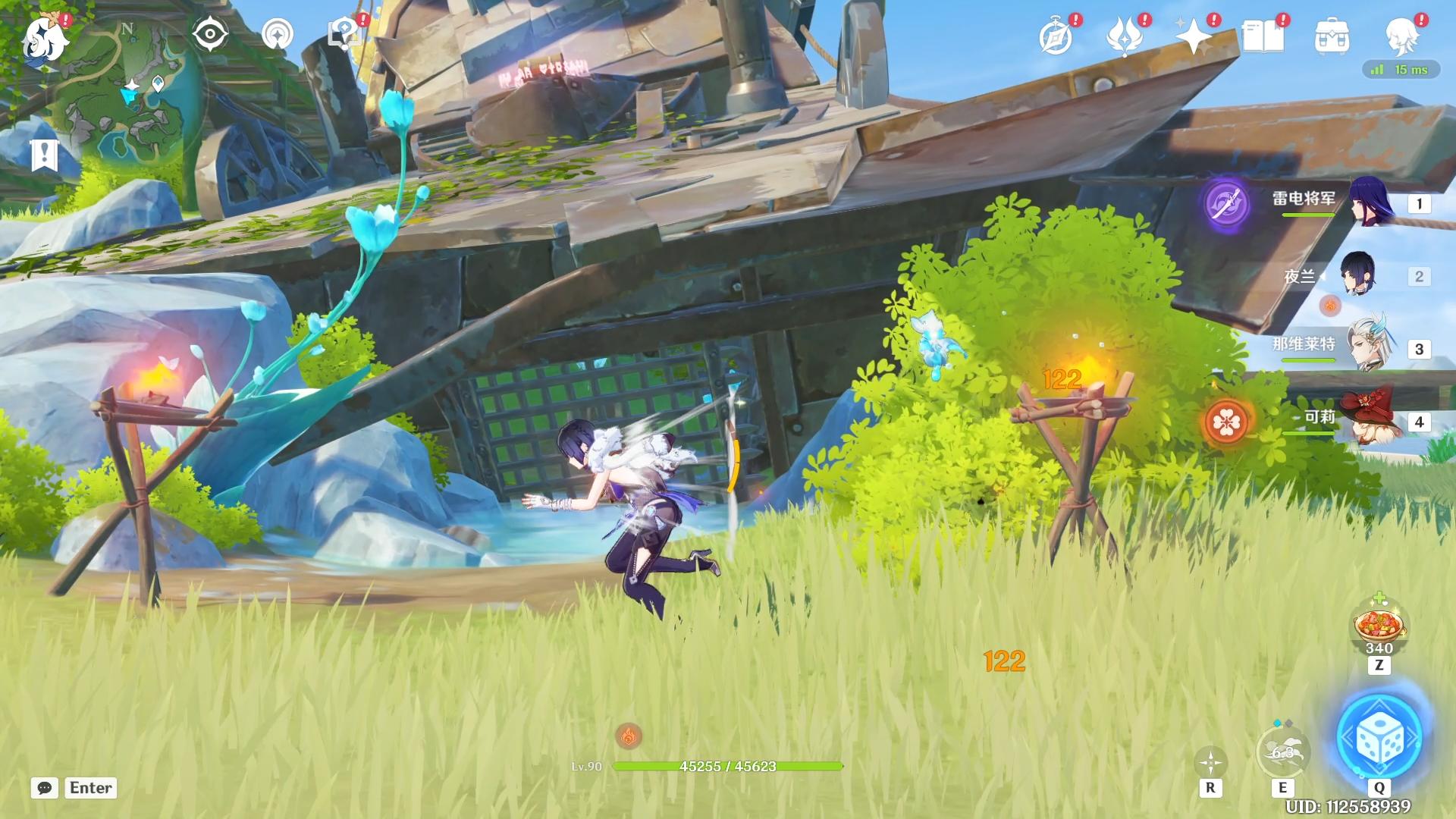1456x819 pixels.
Task: Open the character profile head icon
Action: [x=1401, y=36]
